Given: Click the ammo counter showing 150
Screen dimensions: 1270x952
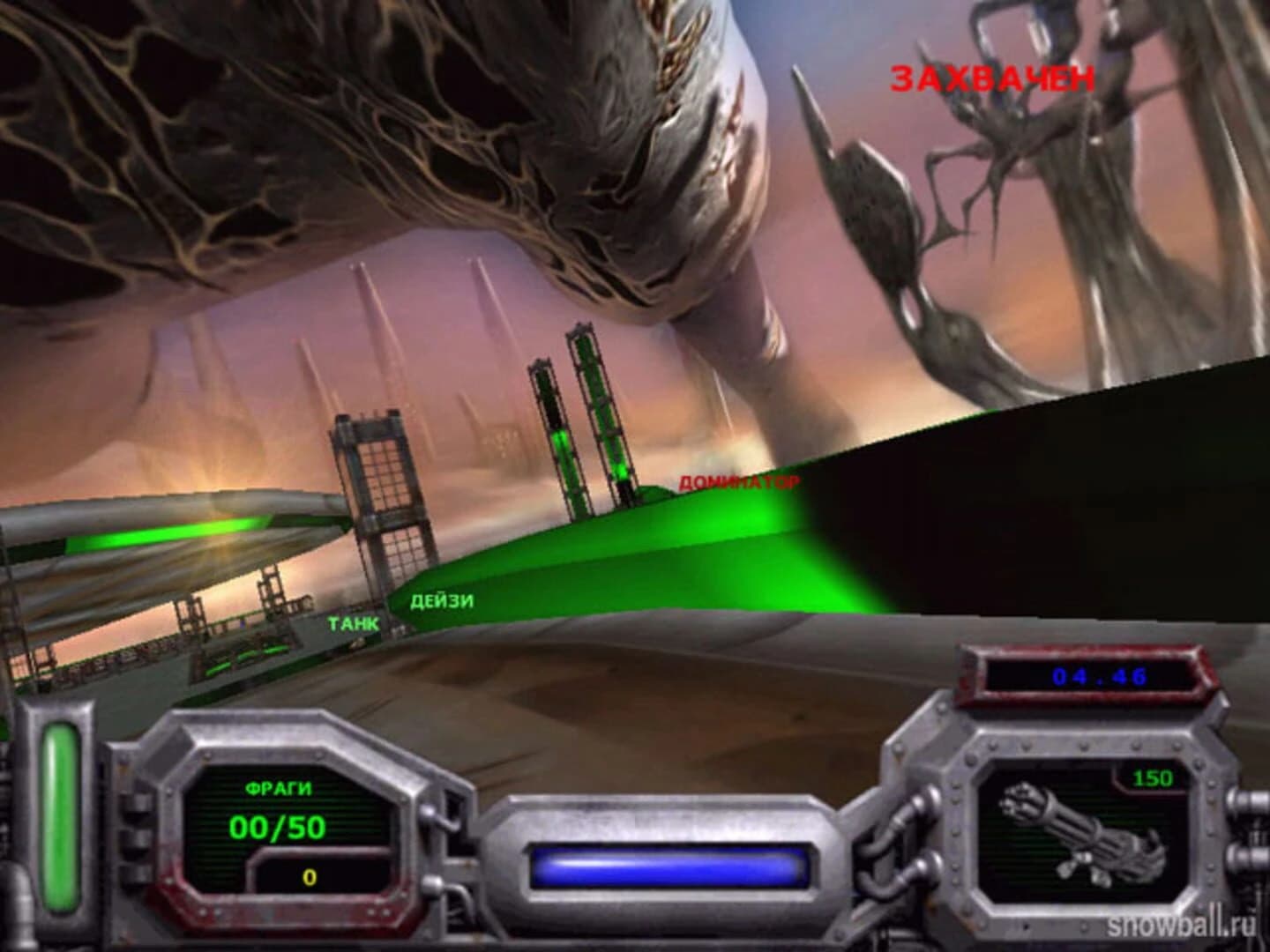Looking at the screenshot, I should (x=1155, y=776).
